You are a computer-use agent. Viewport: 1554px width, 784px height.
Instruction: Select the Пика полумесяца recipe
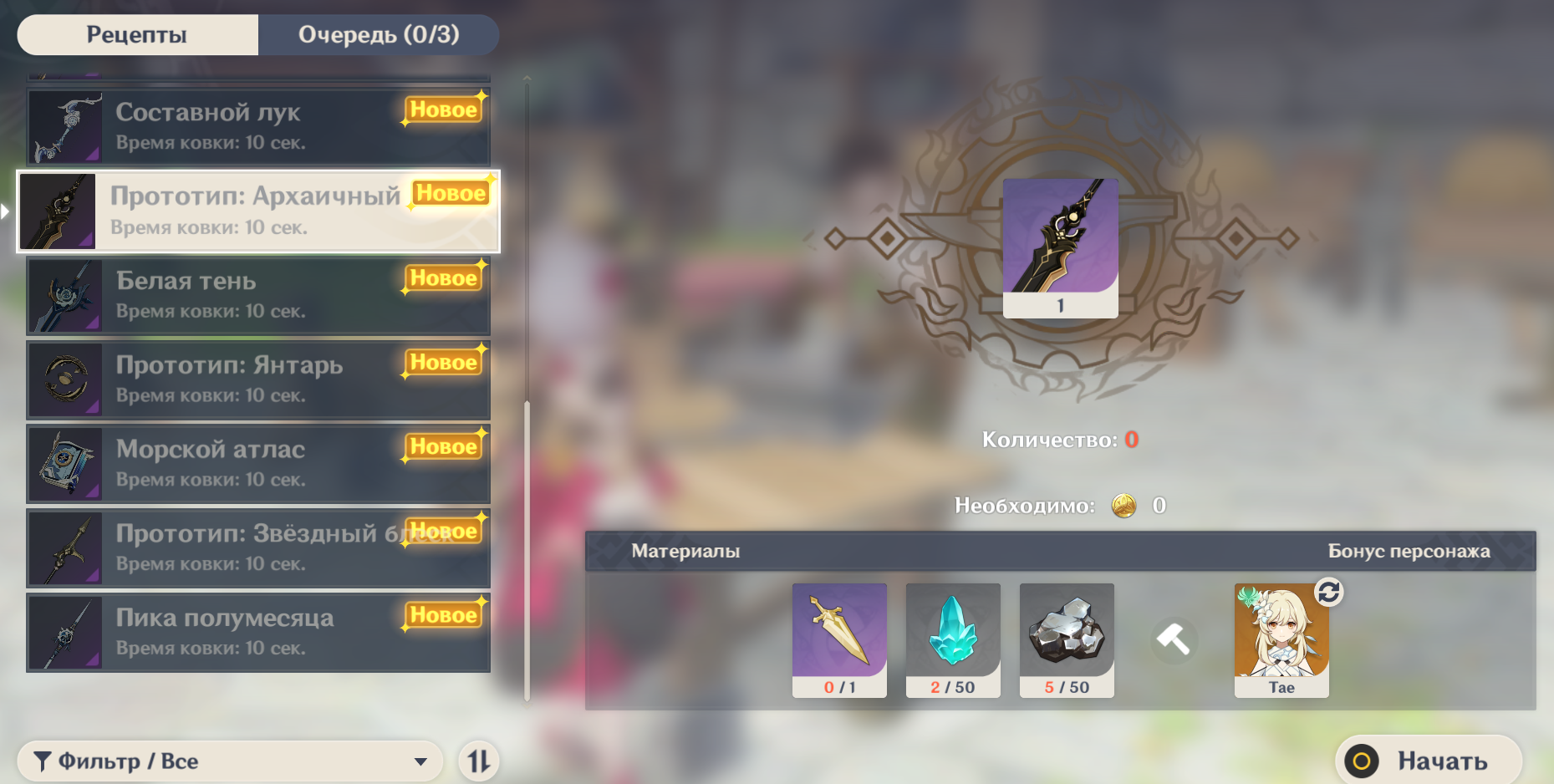coord(257,633)
